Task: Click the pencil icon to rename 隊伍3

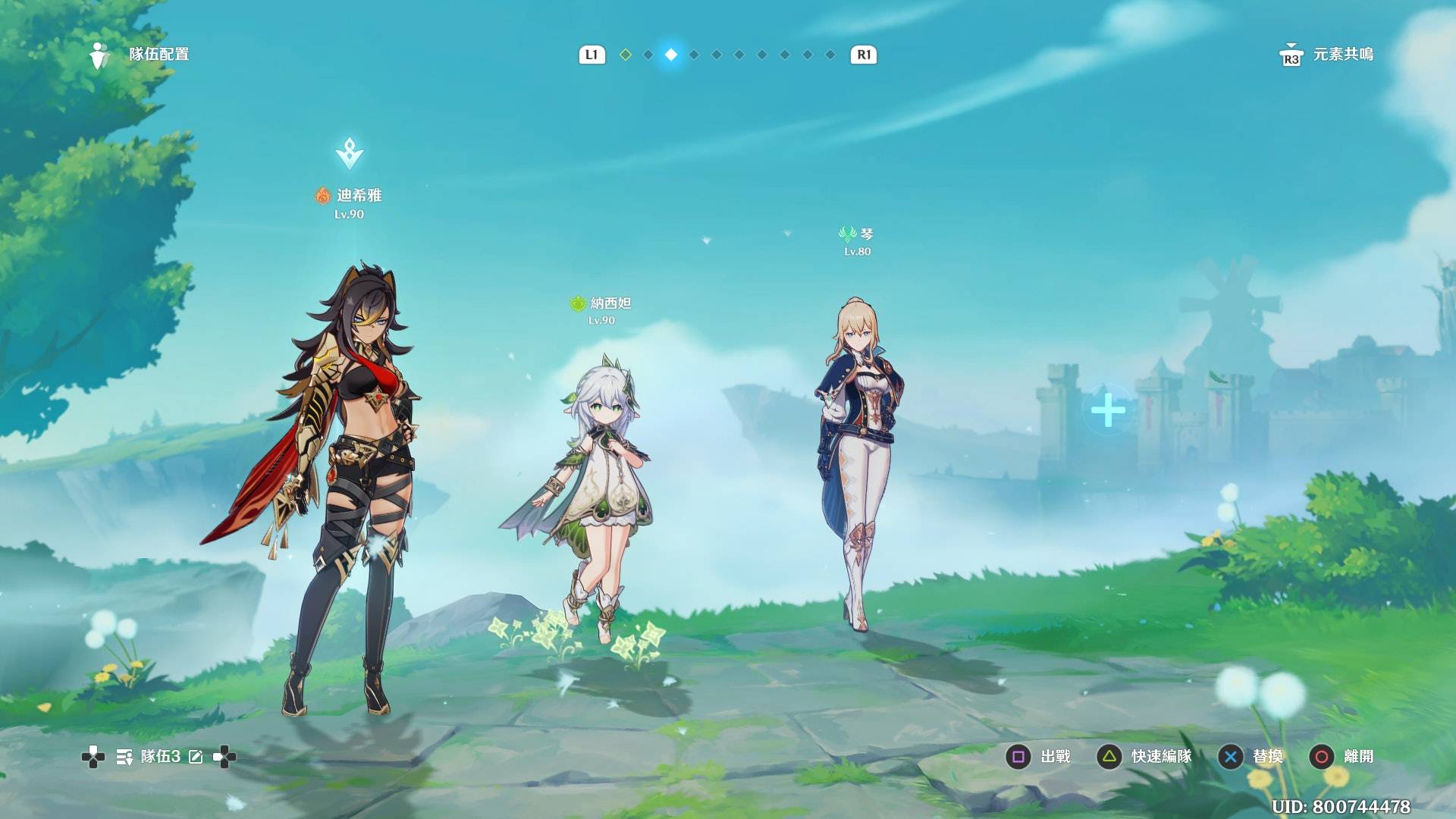Action: tap(196, 757)
